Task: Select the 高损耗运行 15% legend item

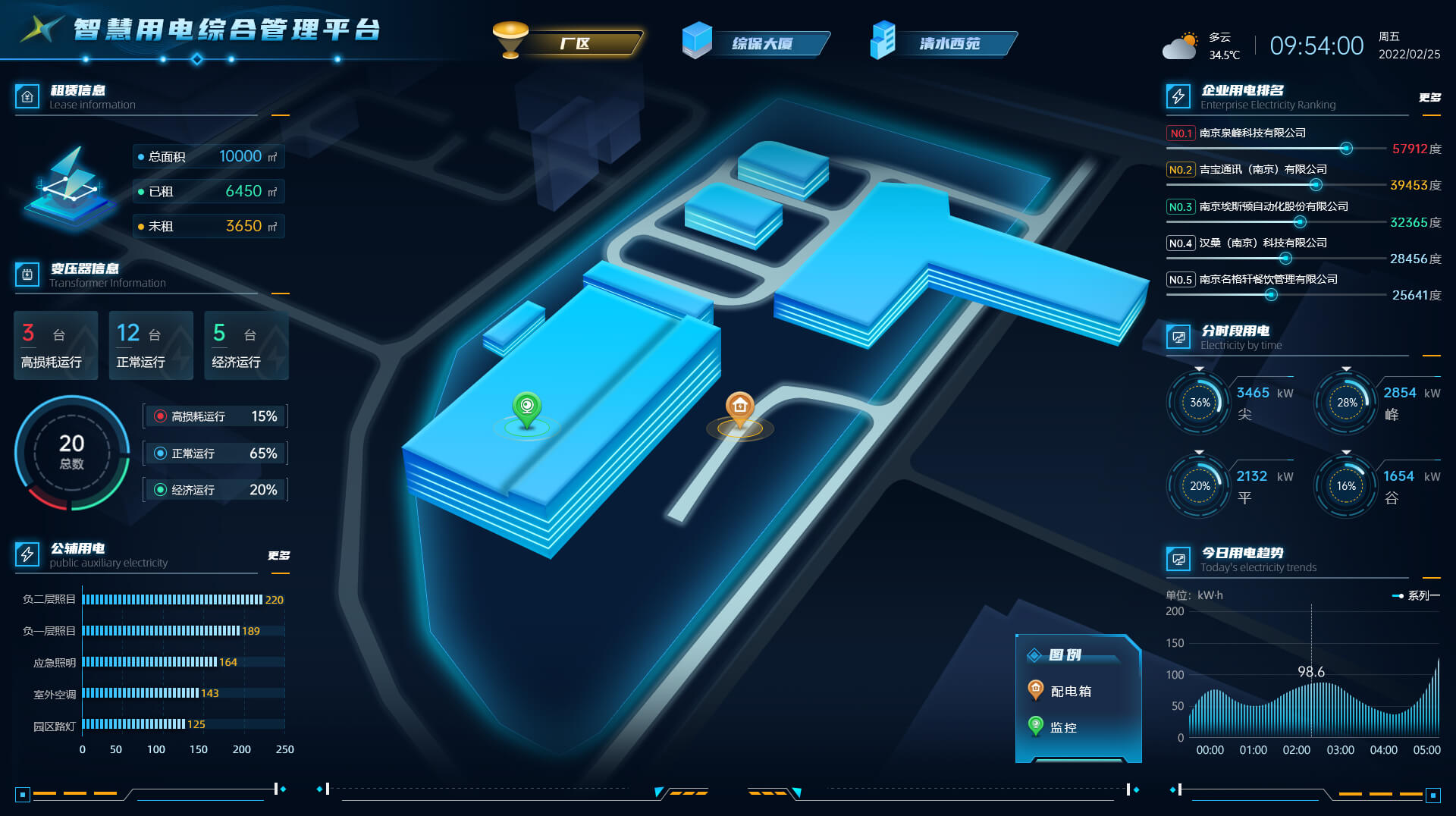Action: (215, 416)
